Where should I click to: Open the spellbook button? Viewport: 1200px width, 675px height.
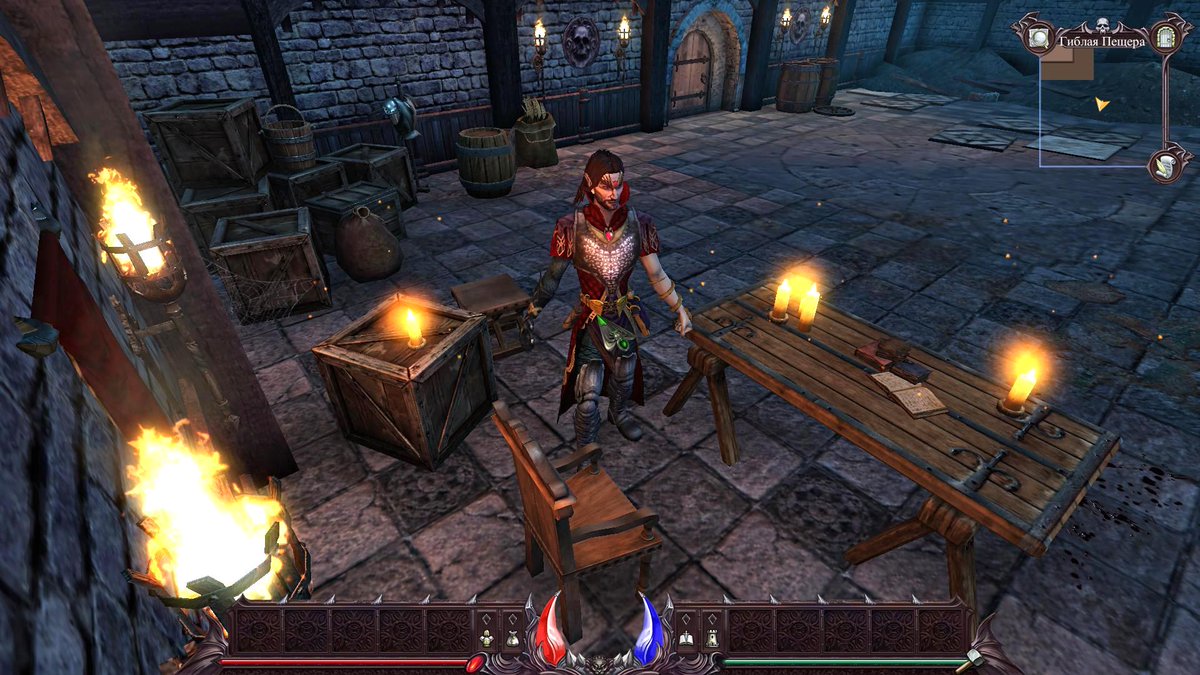687,637
